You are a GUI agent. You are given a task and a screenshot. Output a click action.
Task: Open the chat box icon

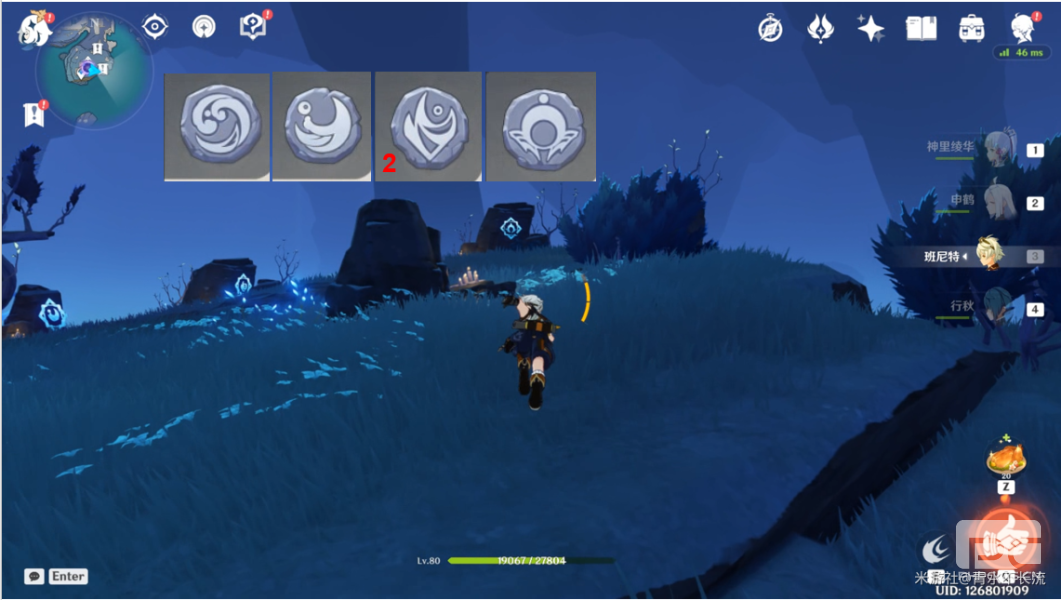pos(35,576)
